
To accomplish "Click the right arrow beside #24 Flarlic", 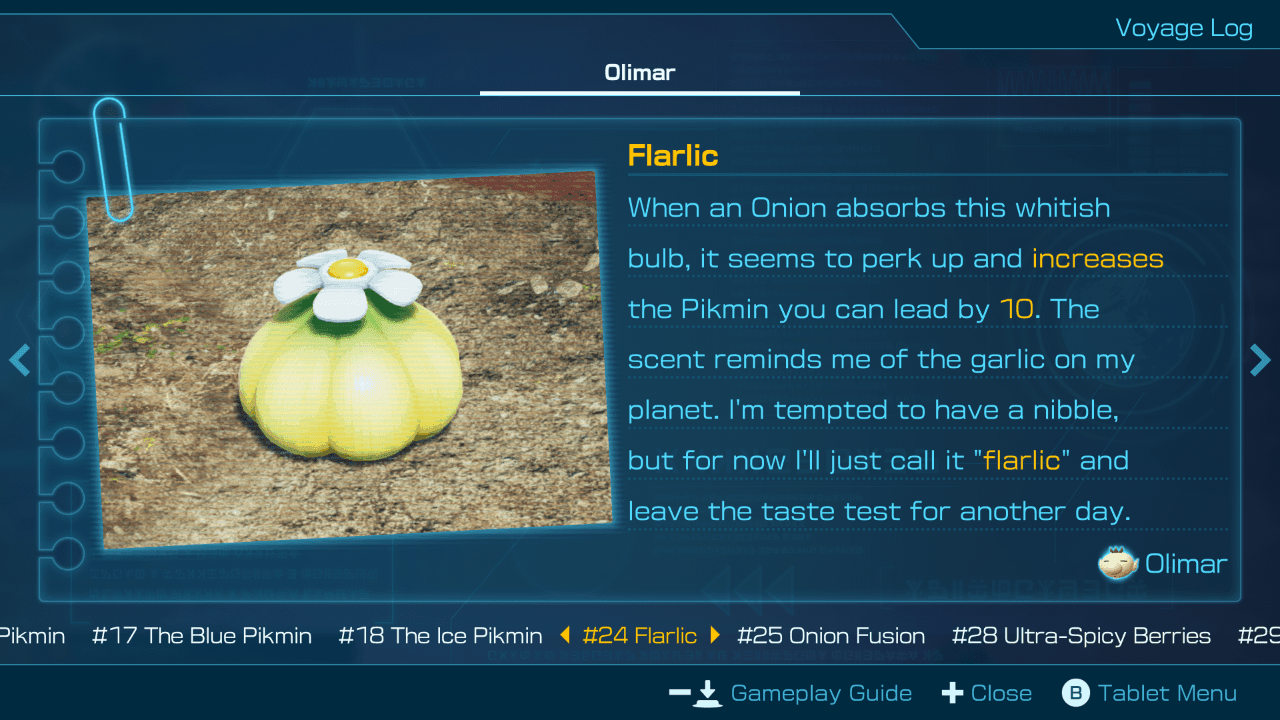I will [716, 635].
